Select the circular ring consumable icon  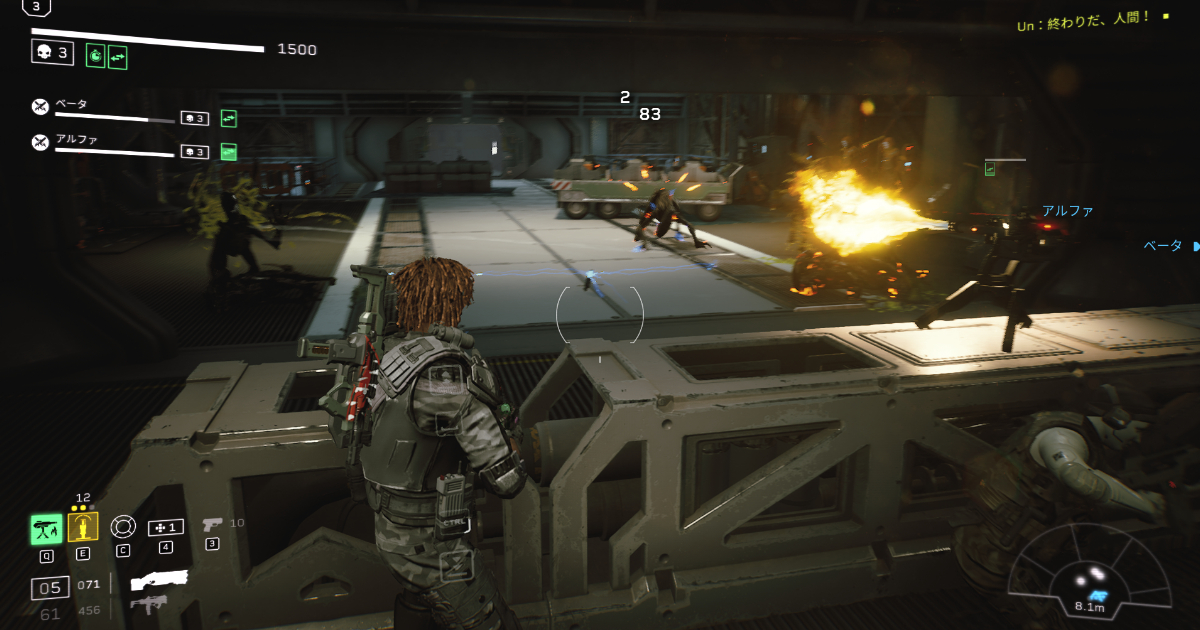coord(122,526)
